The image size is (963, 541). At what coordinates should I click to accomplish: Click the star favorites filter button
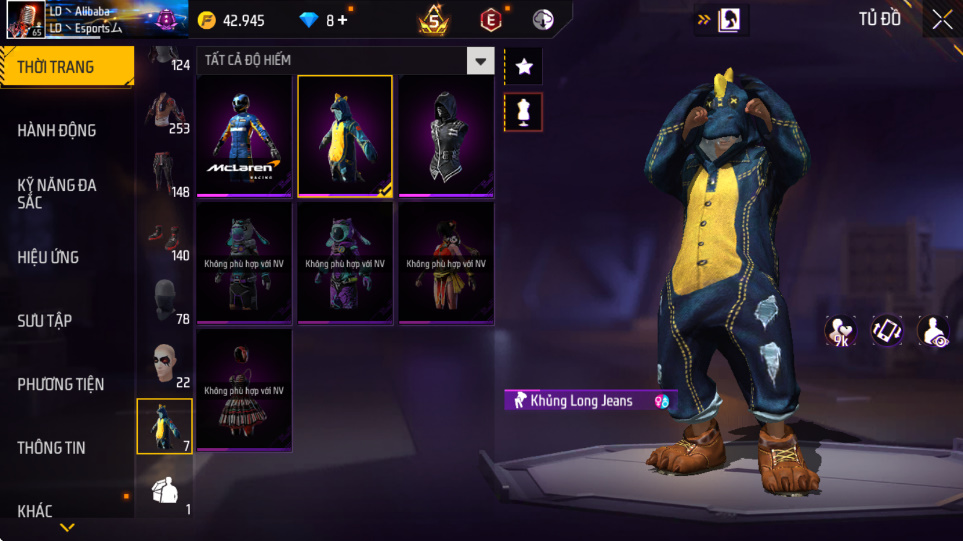click(x=524, y=67)
